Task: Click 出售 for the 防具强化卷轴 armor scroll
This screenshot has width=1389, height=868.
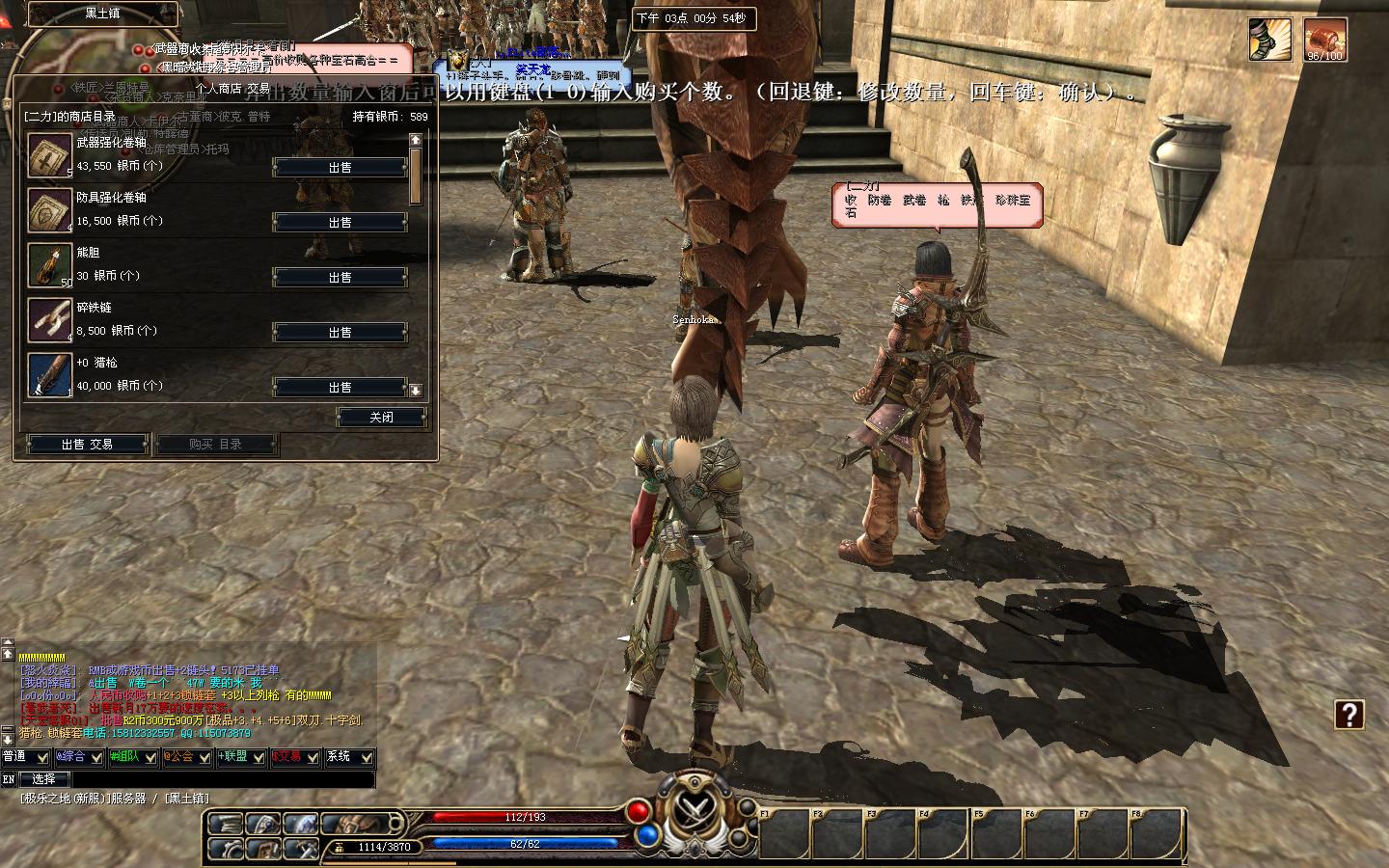Action: click(x=340, y=222)
